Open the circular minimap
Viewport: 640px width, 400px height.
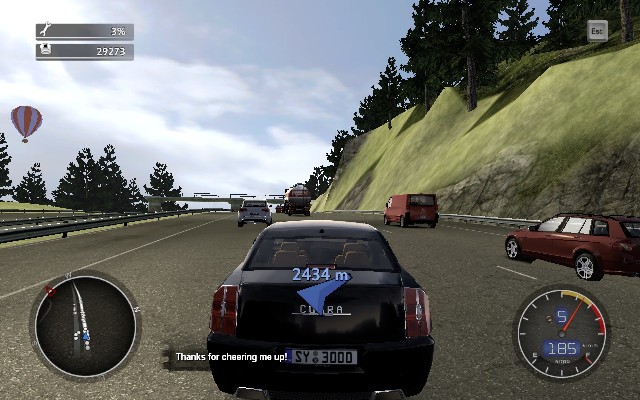tap(85, 321)
